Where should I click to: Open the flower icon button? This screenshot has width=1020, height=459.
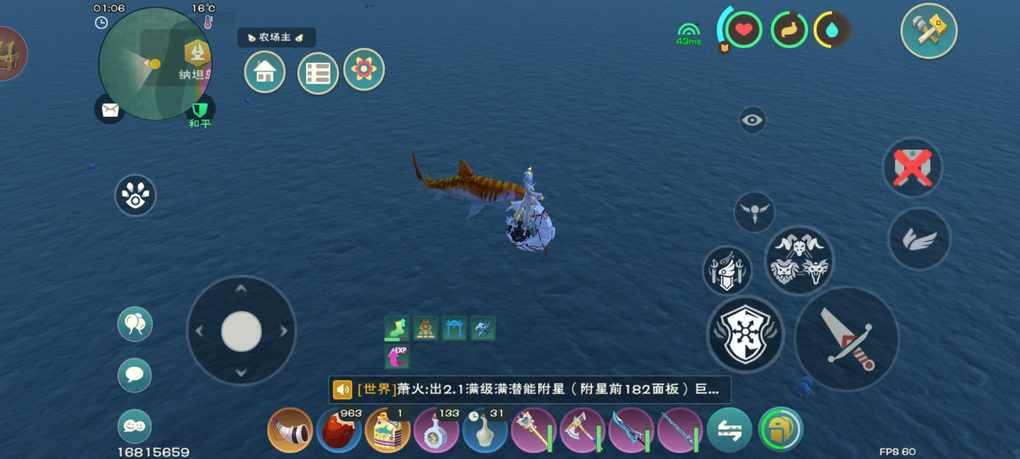coord(364,70)
